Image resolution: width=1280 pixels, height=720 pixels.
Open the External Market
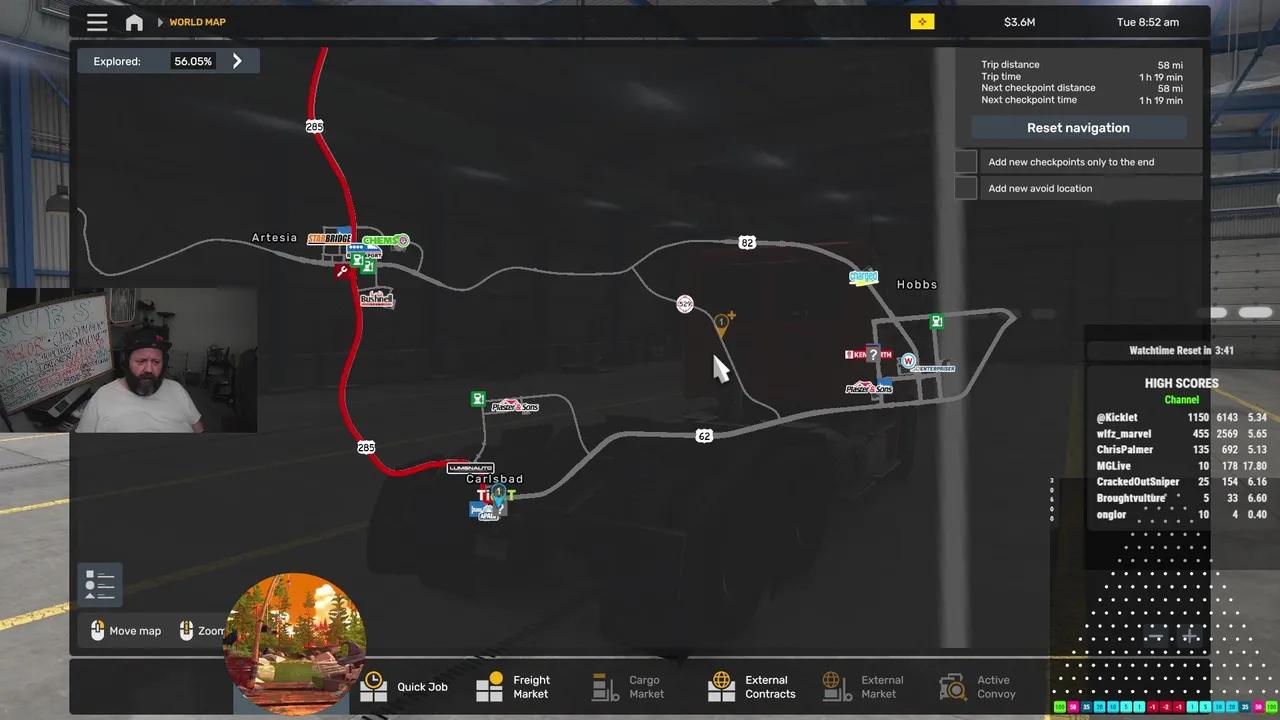click(x=836, y=687)
